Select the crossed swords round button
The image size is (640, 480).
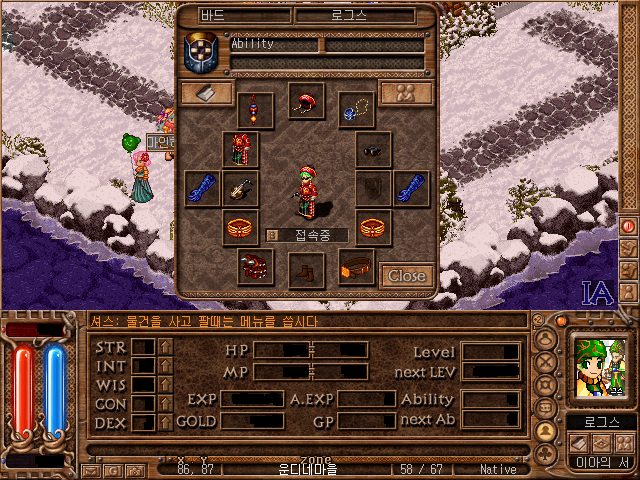point(547,363)
